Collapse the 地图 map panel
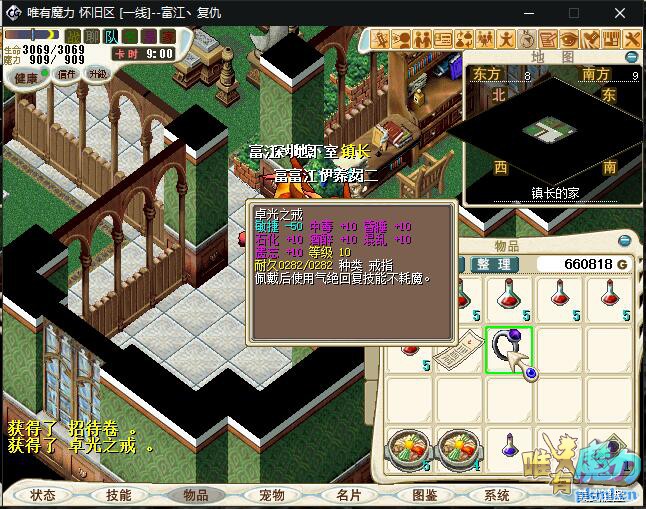 coord(631,56)
